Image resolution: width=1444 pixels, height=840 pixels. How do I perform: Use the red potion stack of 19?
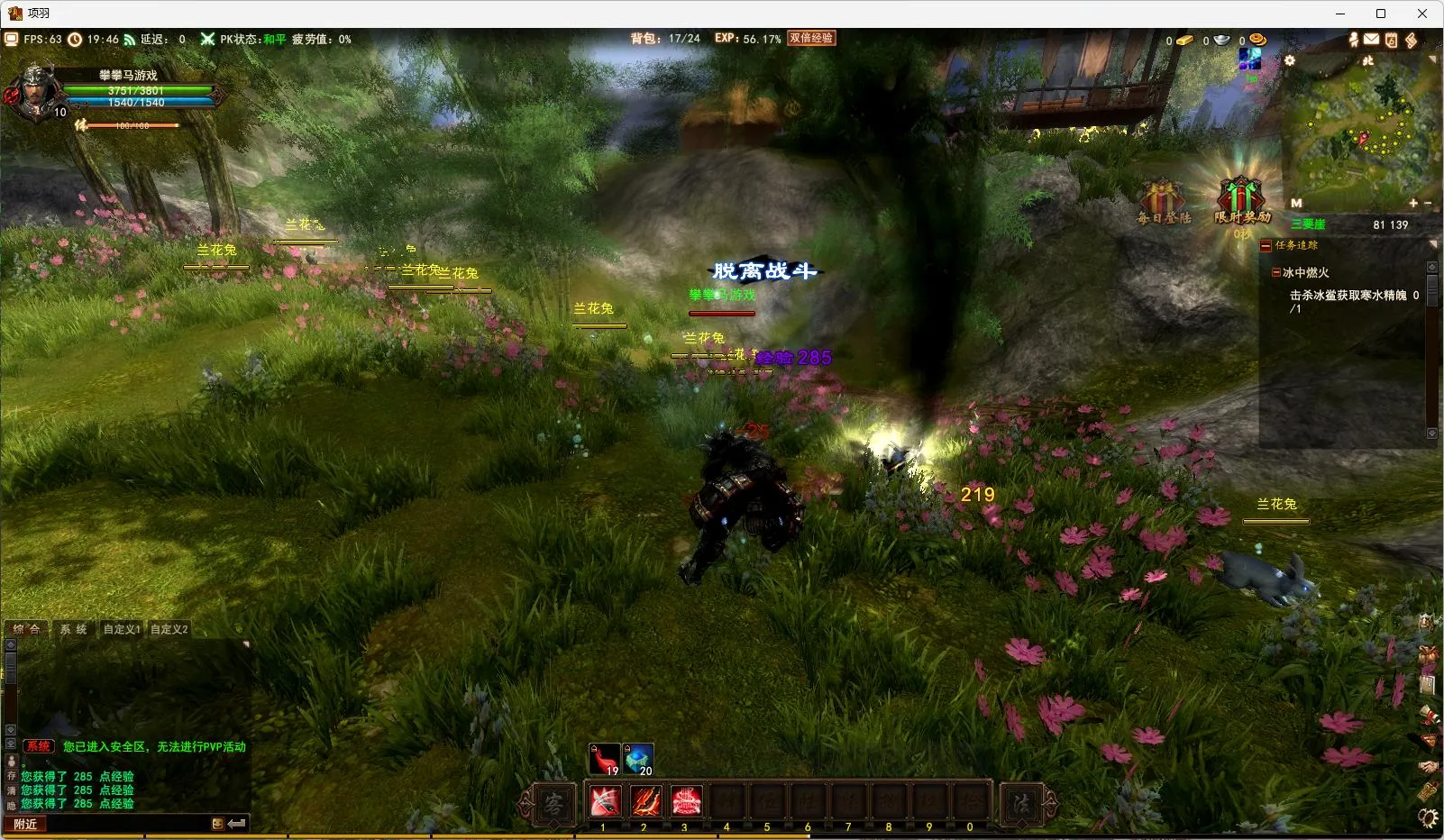click(604, 759)
